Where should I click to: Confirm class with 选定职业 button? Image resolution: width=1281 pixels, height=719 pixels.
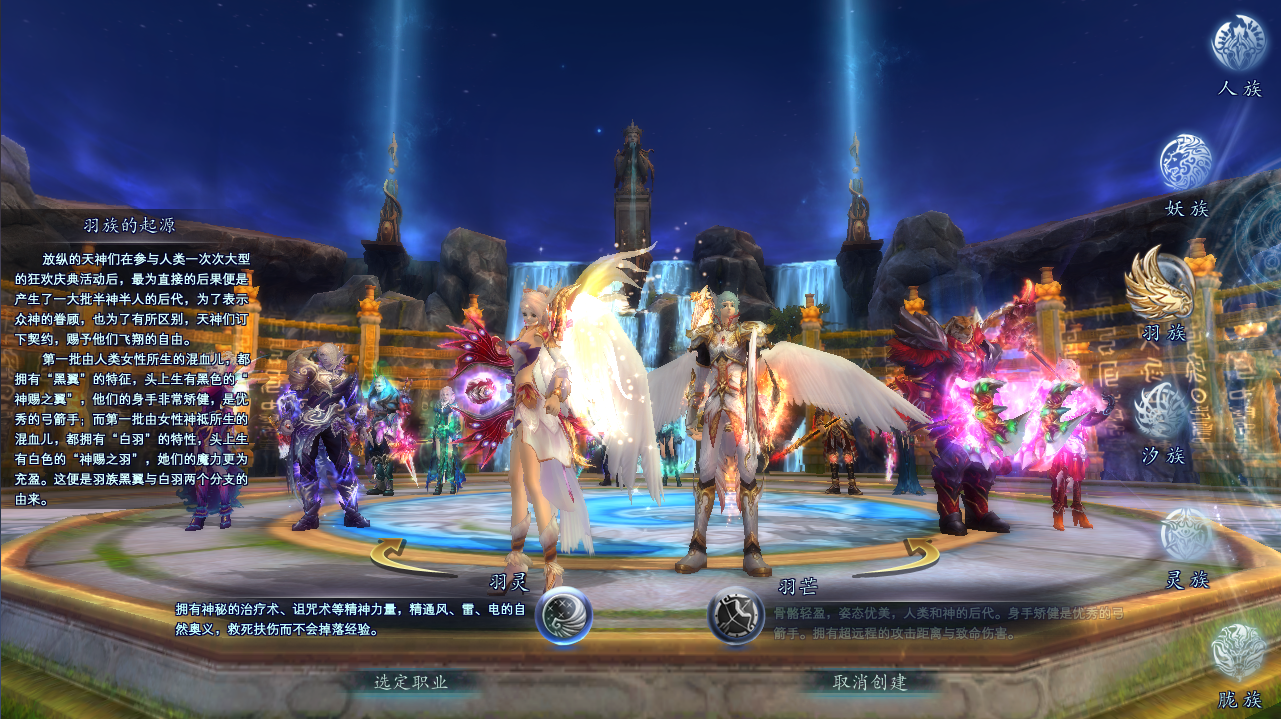coord(411,682)
